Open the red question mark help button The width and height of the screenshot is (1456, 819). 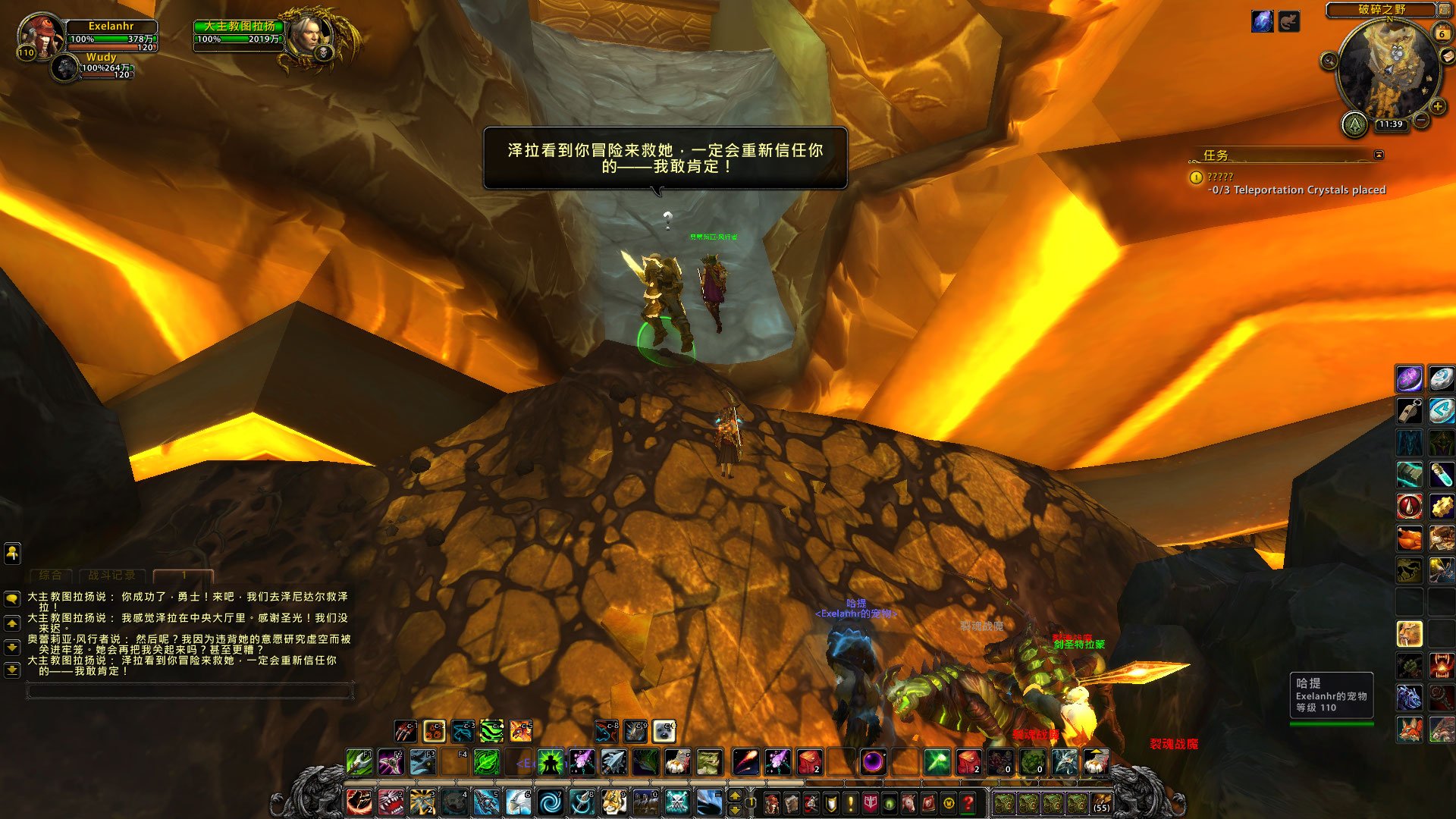coord(968,802)
